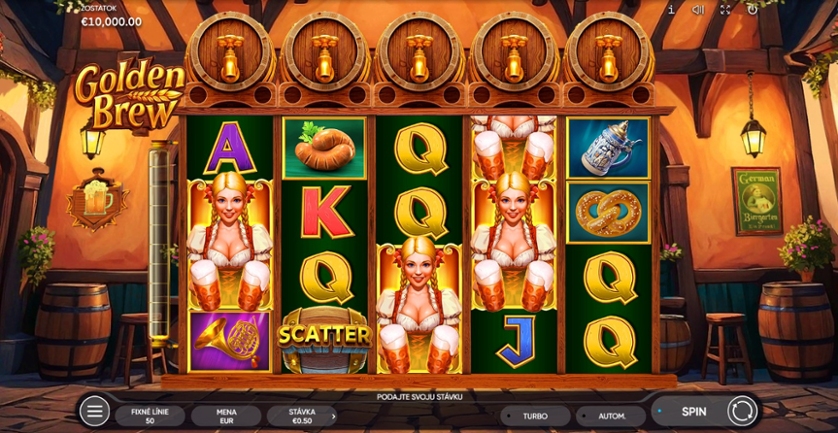Toggle TURBO mode
Screen dimensions: 838x433
point(535,415)
